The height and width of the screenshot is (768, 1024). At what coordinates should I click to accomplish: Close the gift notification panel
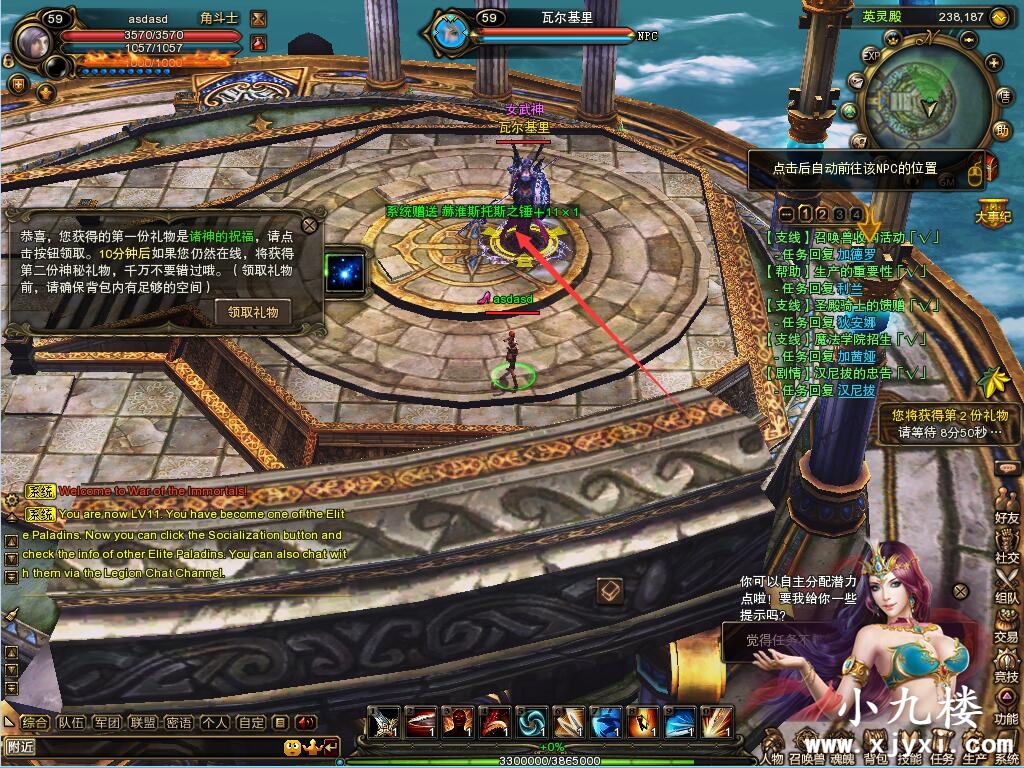pyautogui.click(x=310, y=225)
